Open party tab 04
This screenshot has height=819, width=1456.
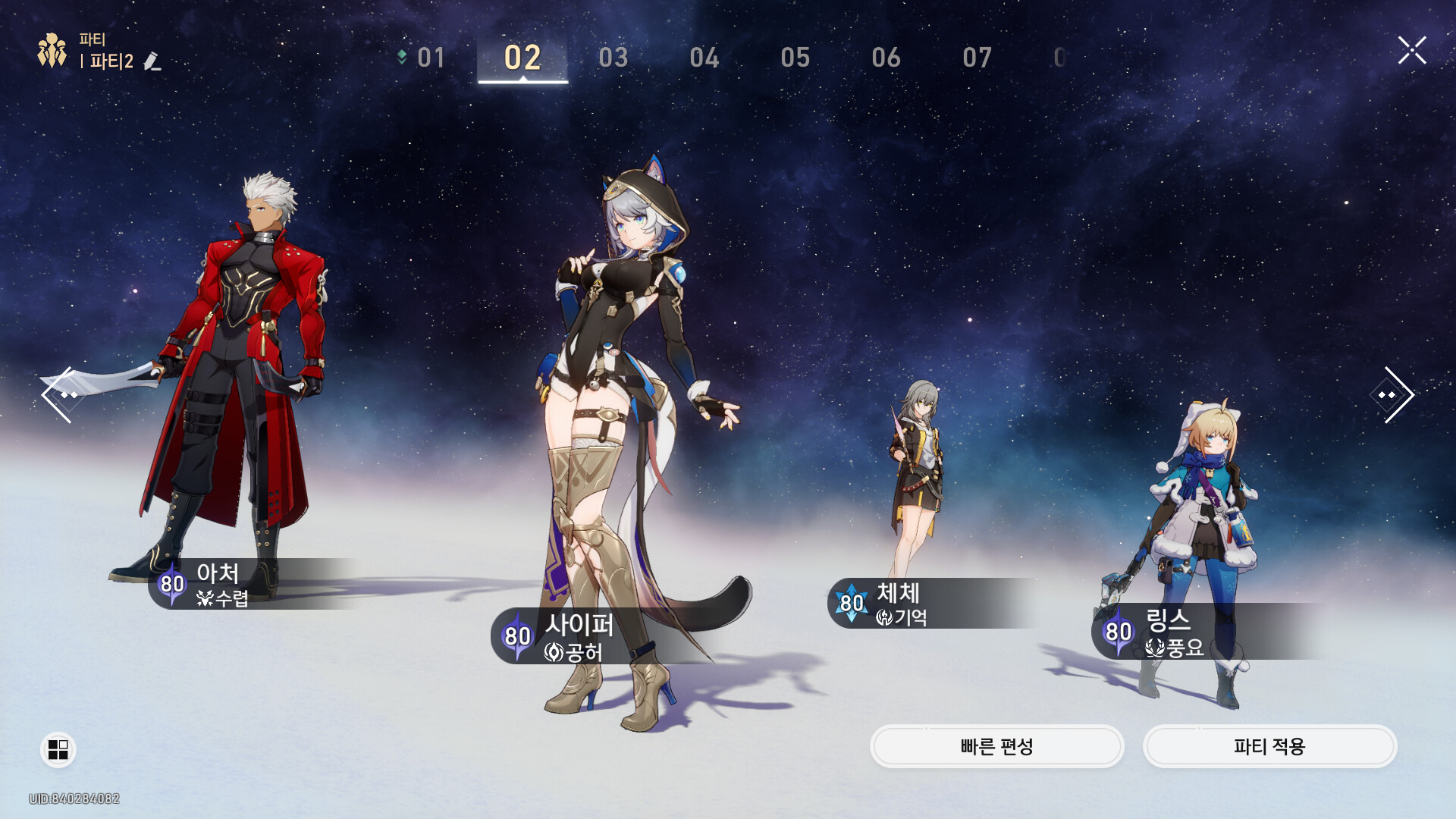pos(704,58)
